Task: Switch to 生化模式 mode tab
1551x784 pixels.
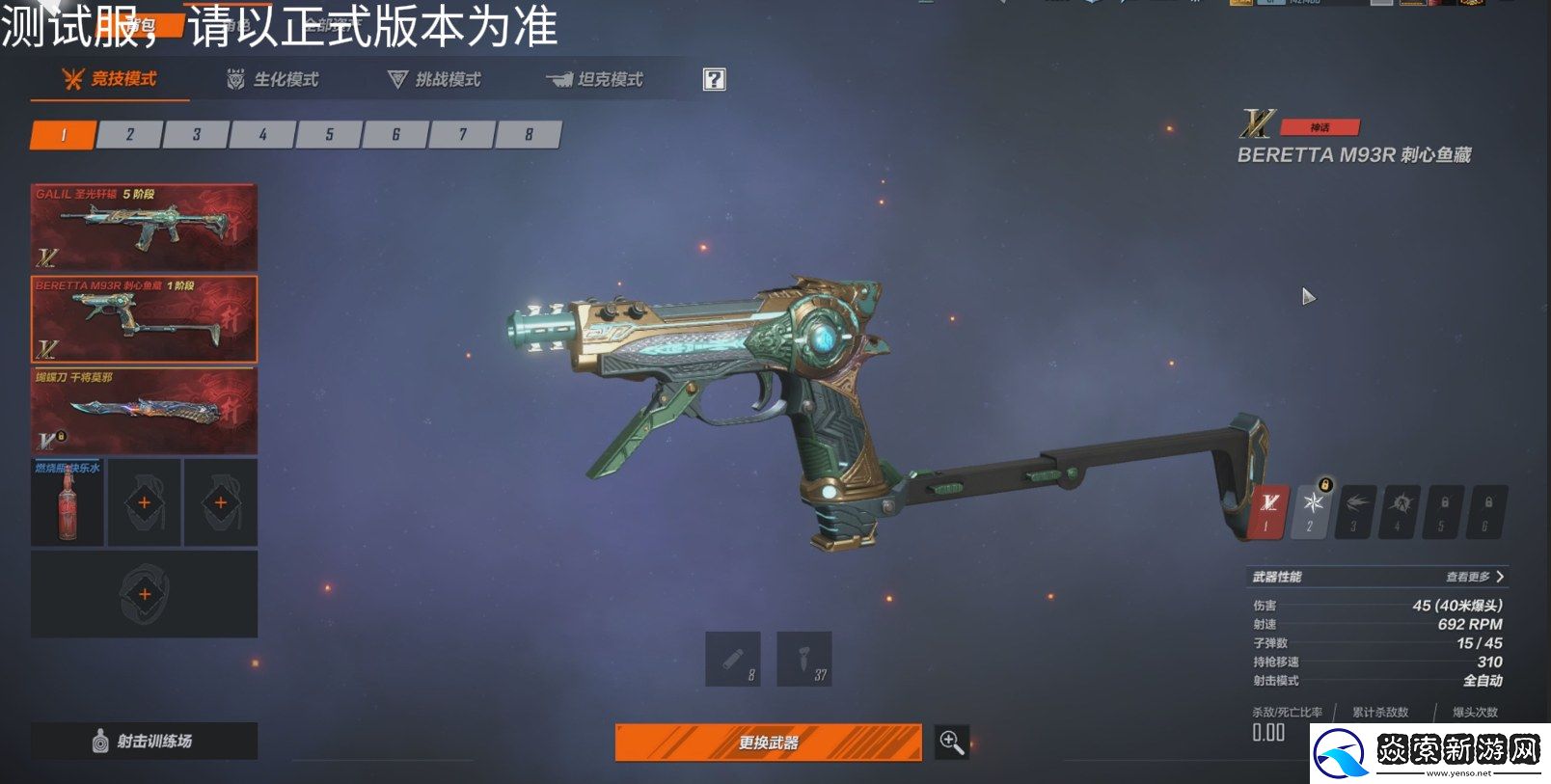Action: click(277, 79)
